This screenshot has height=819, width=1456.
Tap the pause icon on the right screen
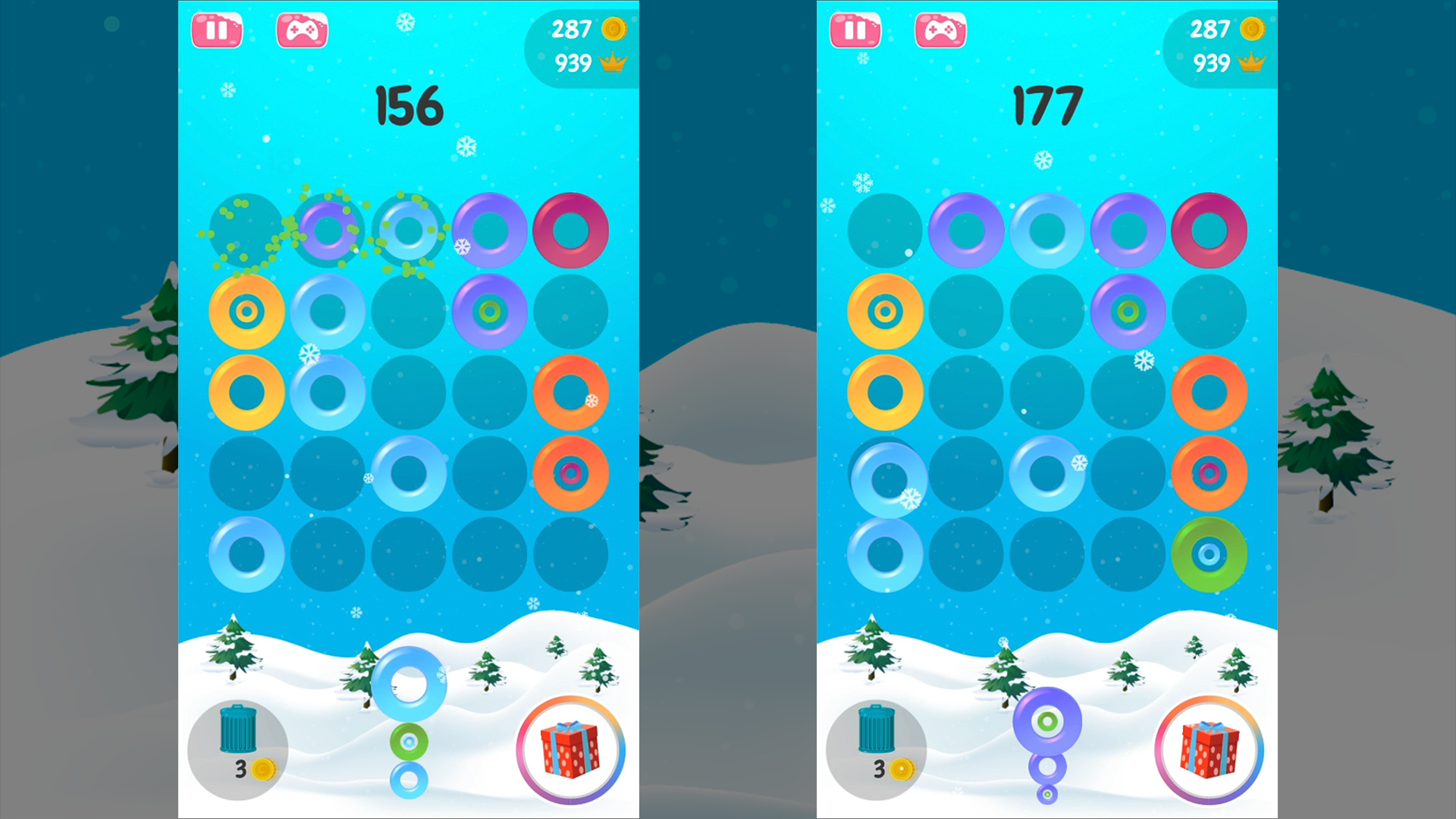[855, 30]
